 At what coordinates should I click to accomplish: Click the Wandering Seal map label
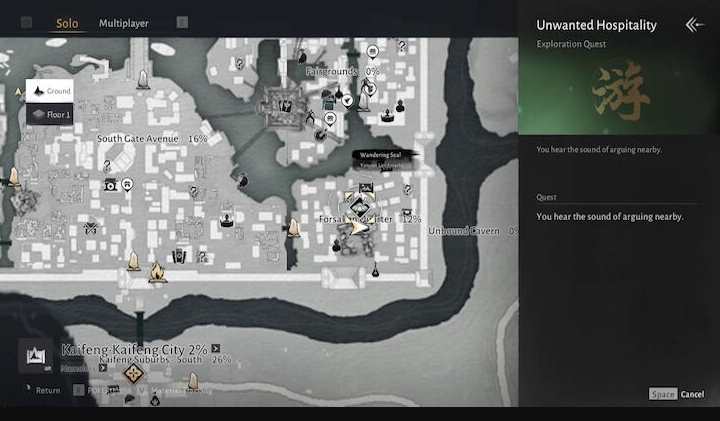(x=381, y=155)
